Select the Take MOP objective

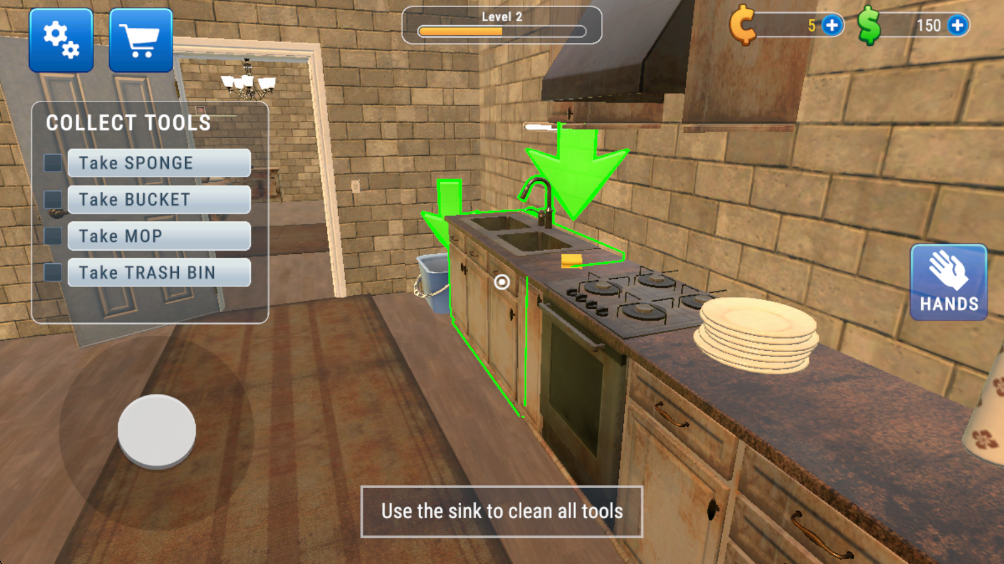point(159,236)
